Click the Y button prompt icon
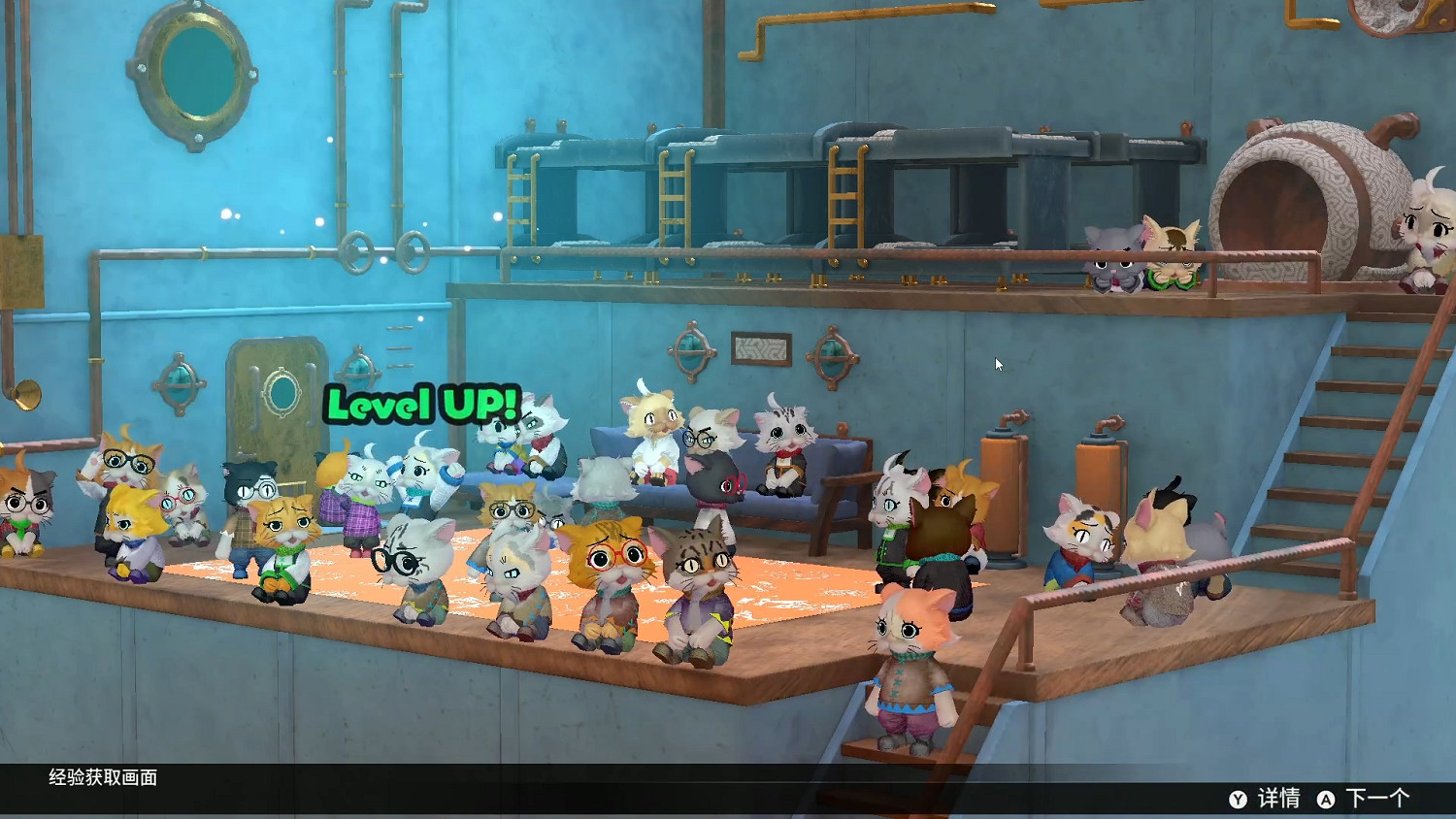Screen dimensions: 1456x819 coord(1238,801)
